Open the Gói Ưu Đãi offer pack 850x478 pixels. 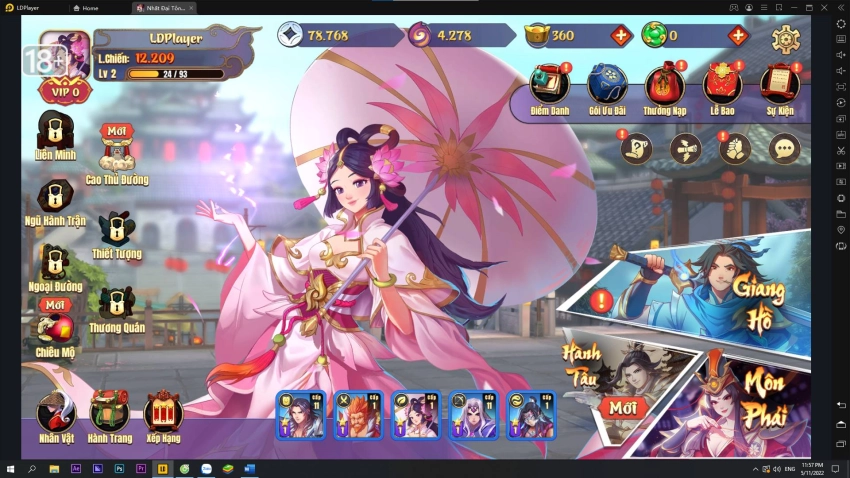pyautogui.click(x=607, y=89)
